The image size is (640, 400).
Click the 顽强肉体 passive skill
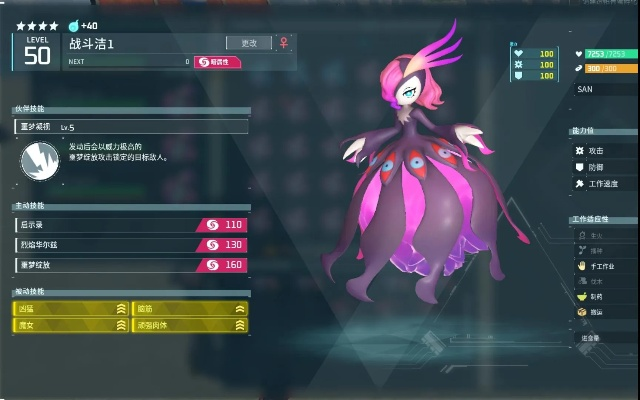(190, 325)
